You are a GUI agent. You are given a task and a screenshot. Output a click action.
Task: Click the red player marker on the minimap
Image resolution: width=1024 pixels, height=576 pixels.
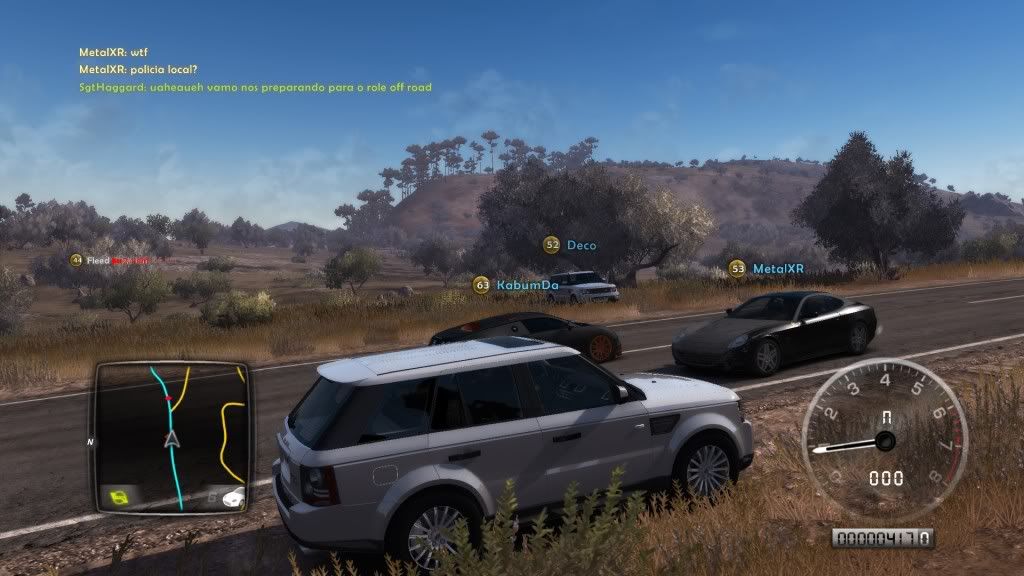click(x=169, y=399)
